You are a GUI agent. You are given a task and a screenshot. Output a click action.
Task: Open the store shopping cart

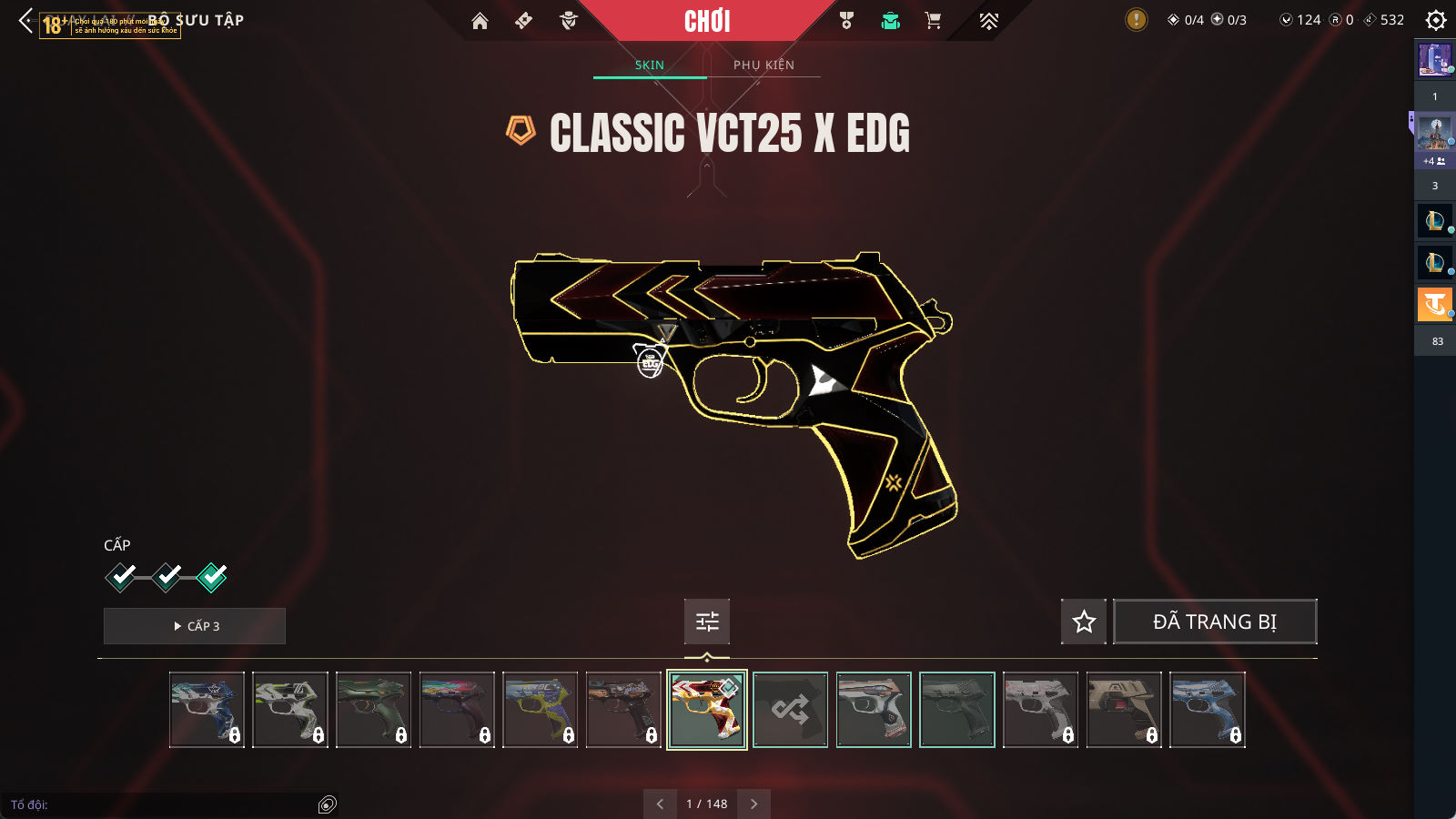click(x=933, y=21)
